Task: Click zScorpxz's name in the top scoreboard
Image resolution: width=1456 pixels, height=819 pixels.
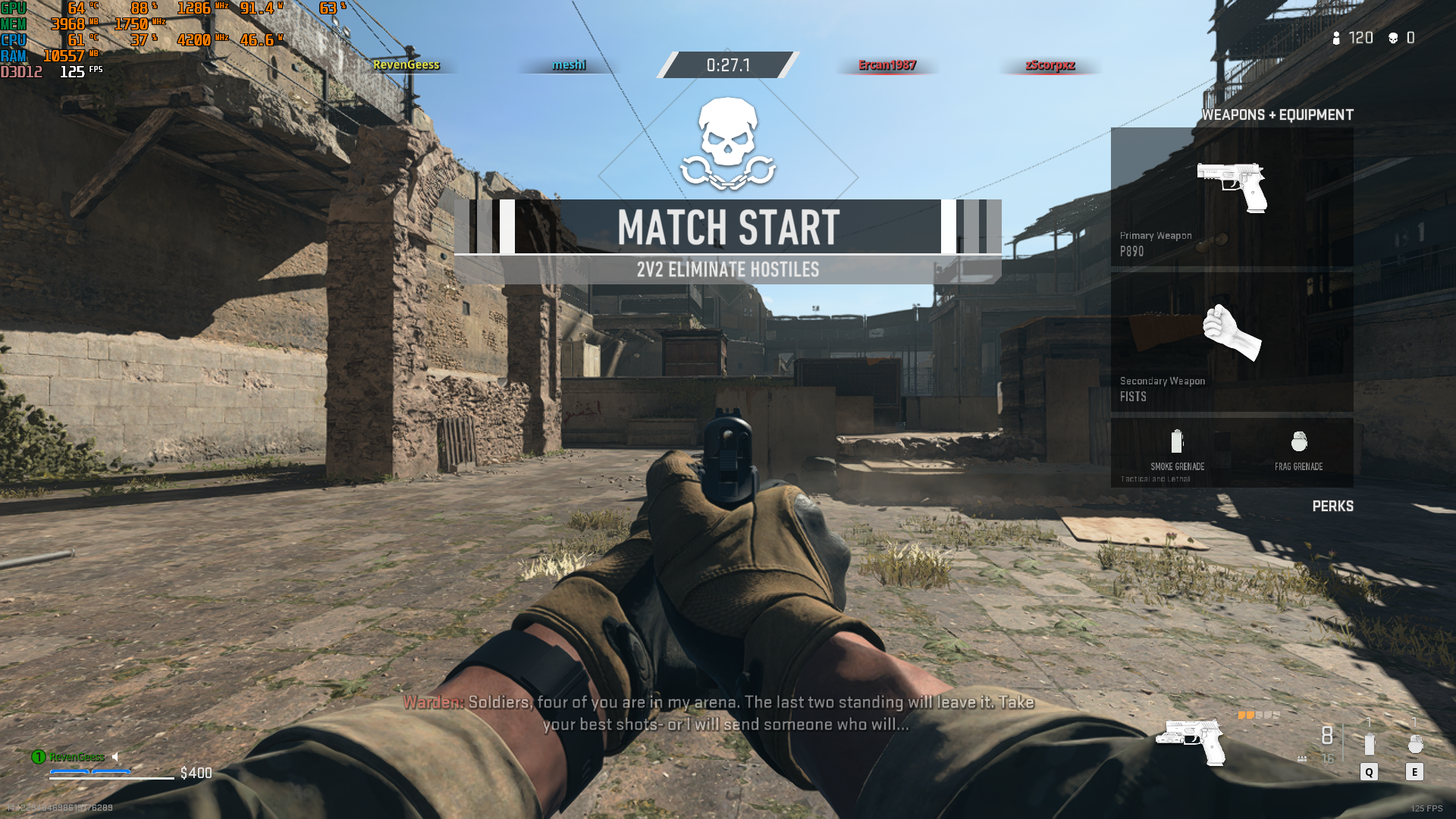Action: pos(1050,65)
